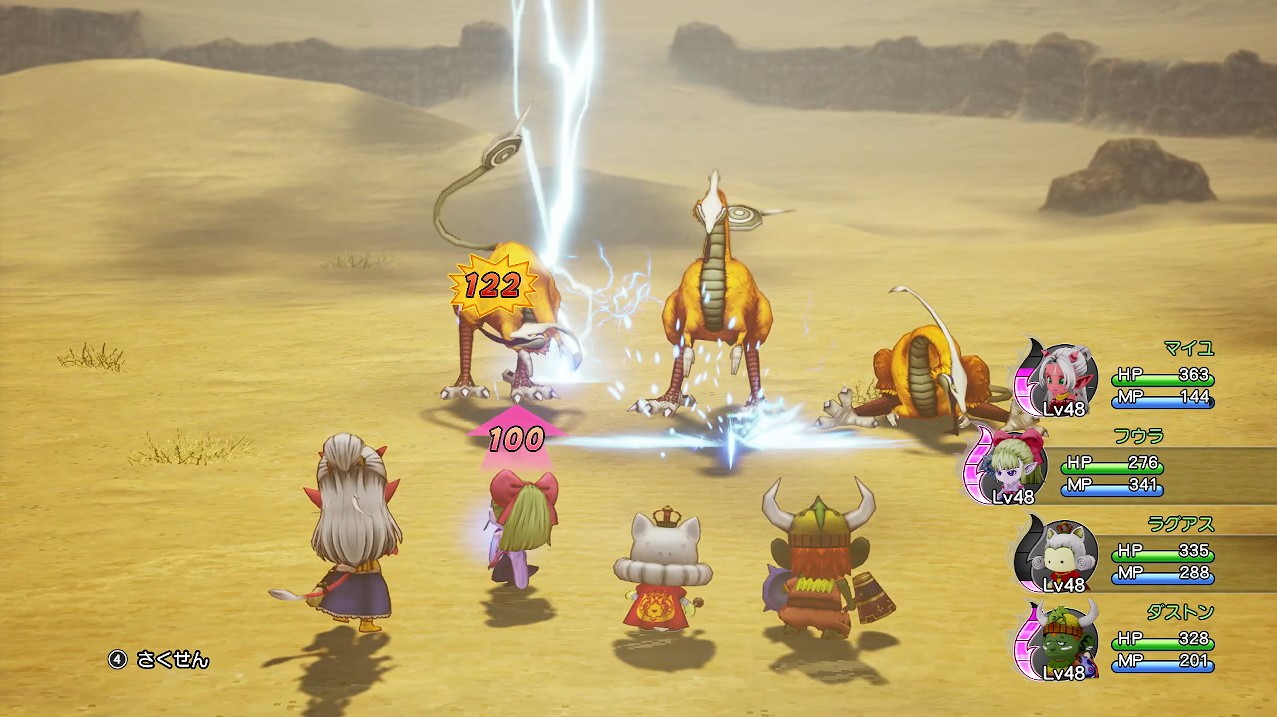Image resolution: width=1277 pixels, height=717 pixels.
Task: Select Daston's green-faced party portrait
Action: pos(1066,641)
